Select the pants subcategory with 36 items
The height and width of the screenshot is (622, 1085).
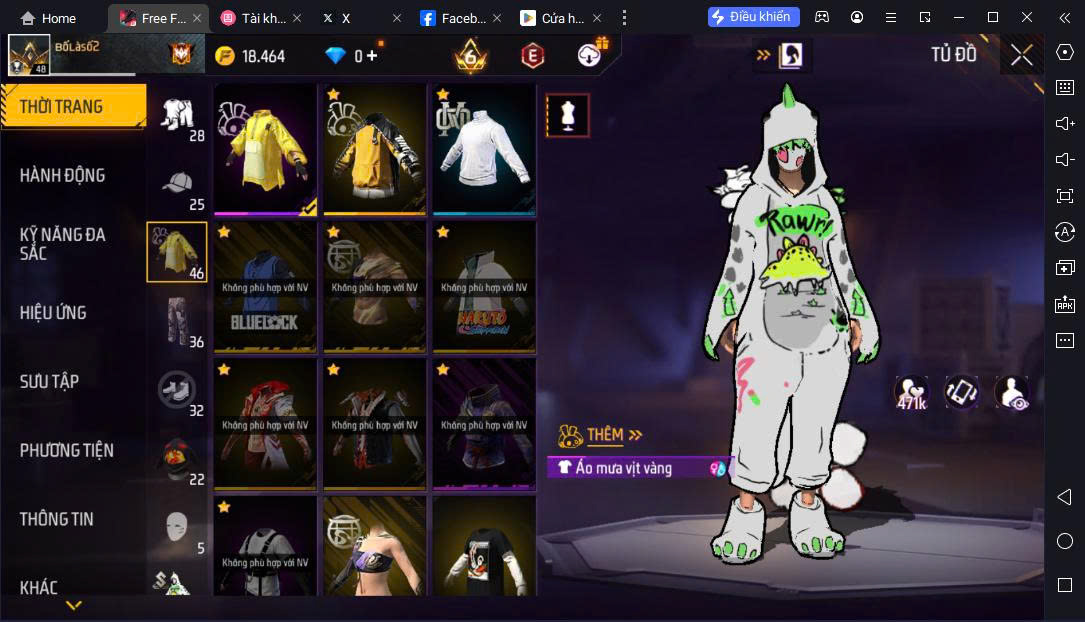point(177,320)
